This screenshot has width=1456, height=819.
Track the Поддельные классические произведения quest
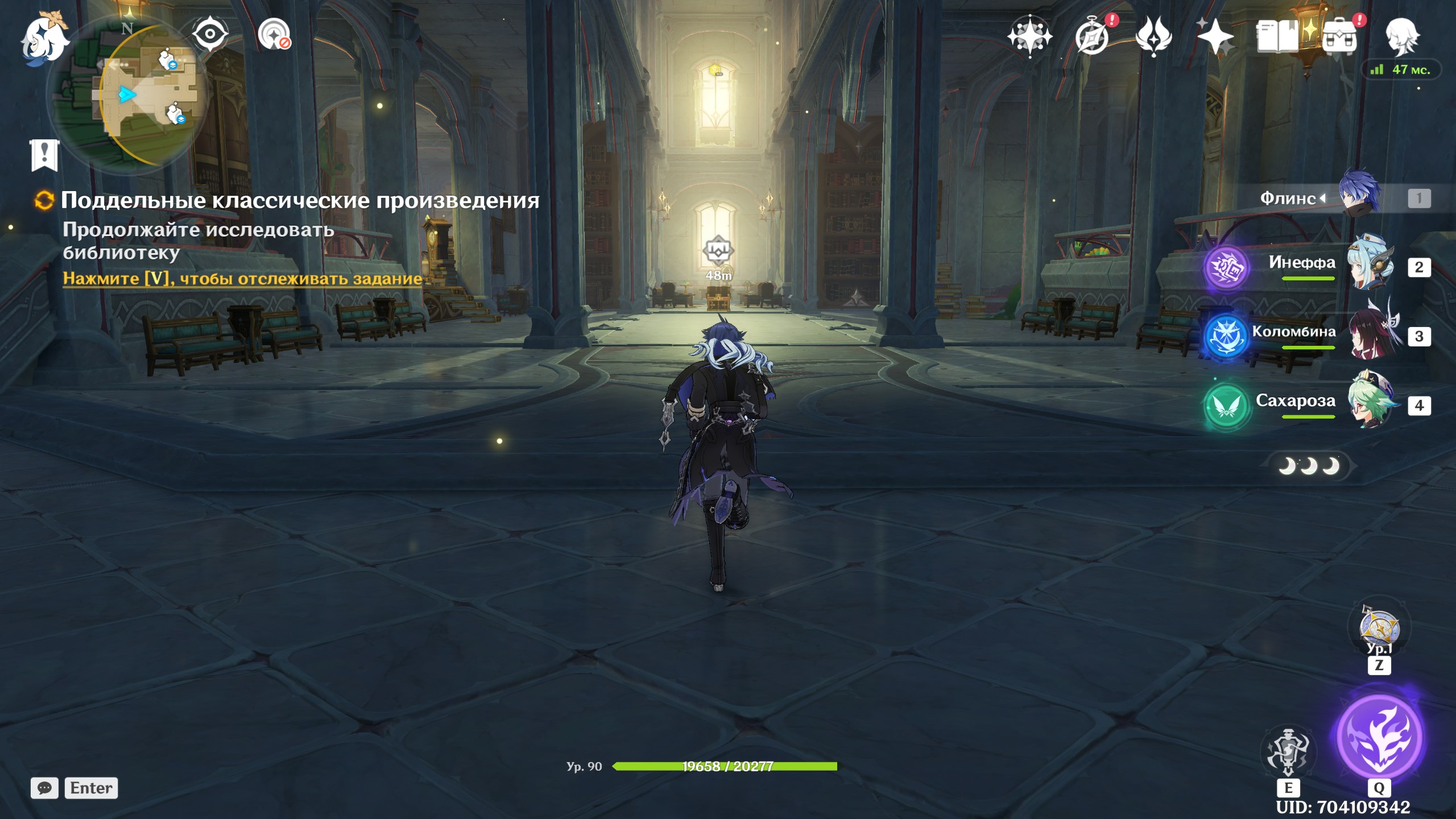coord(242,279)
